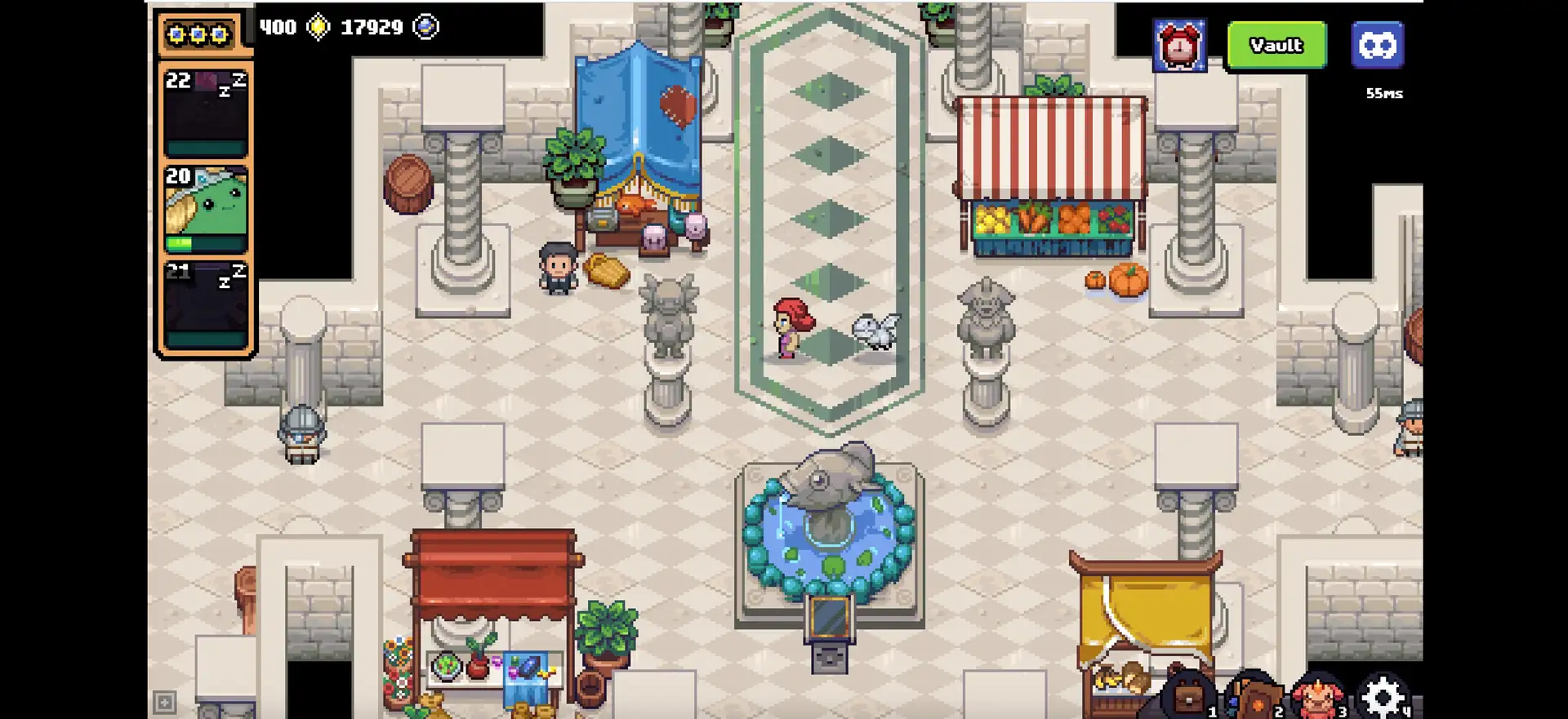This screenshot has width=1568, height=719.
Task: Select the level 20 green slime portrait
Action: click(206, 209)
